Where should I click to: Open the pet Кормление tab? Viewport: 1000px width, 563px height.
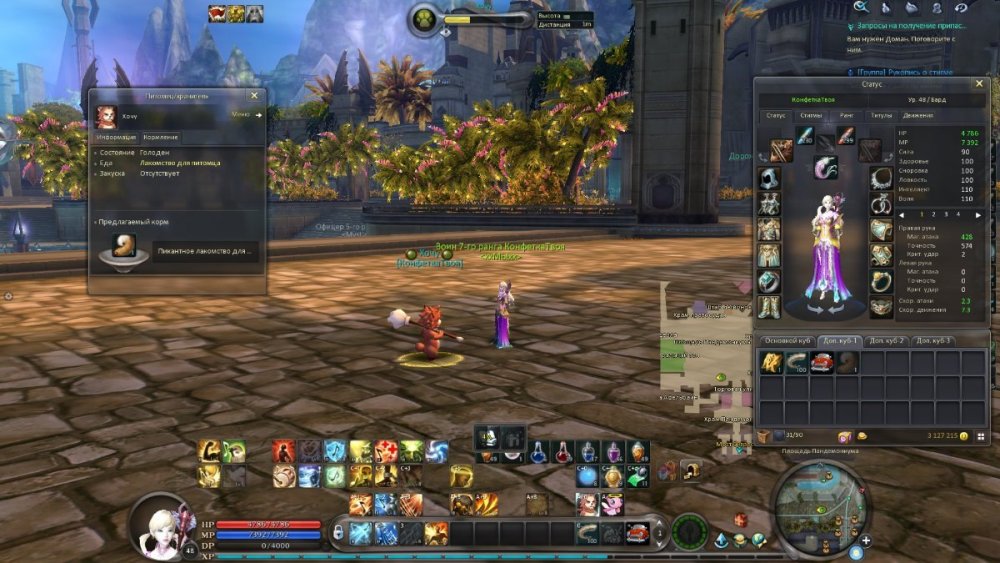160,137
